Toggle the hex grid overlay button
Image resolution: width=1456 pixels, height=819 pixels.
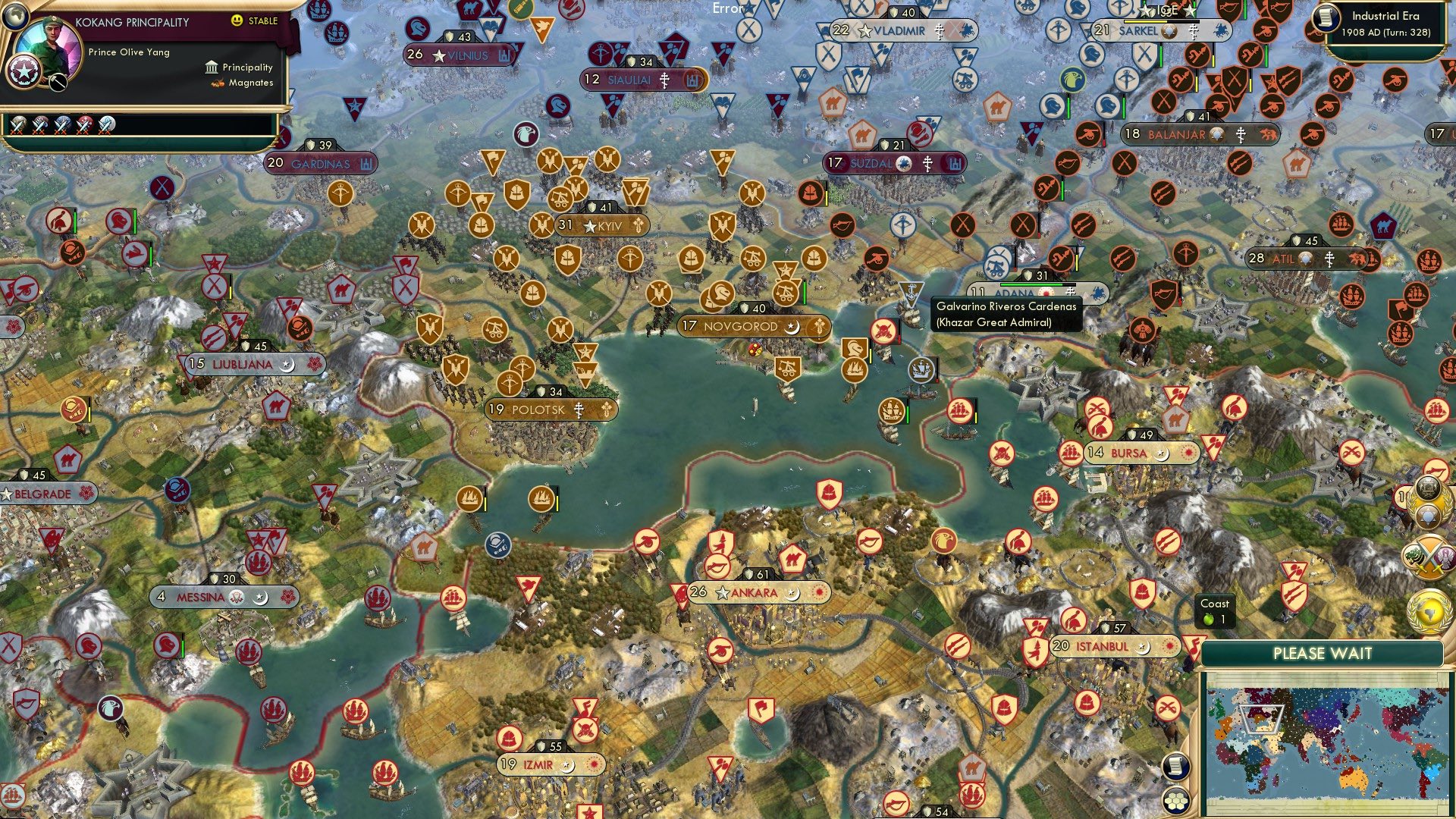coord(1176,802)
